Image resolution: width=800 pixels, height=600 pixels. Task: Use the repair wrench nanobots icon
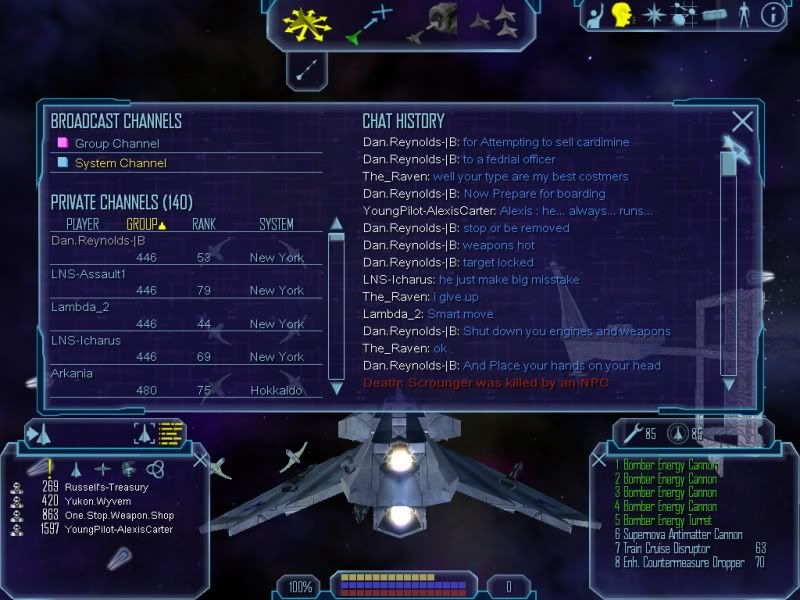pos(633,434)
